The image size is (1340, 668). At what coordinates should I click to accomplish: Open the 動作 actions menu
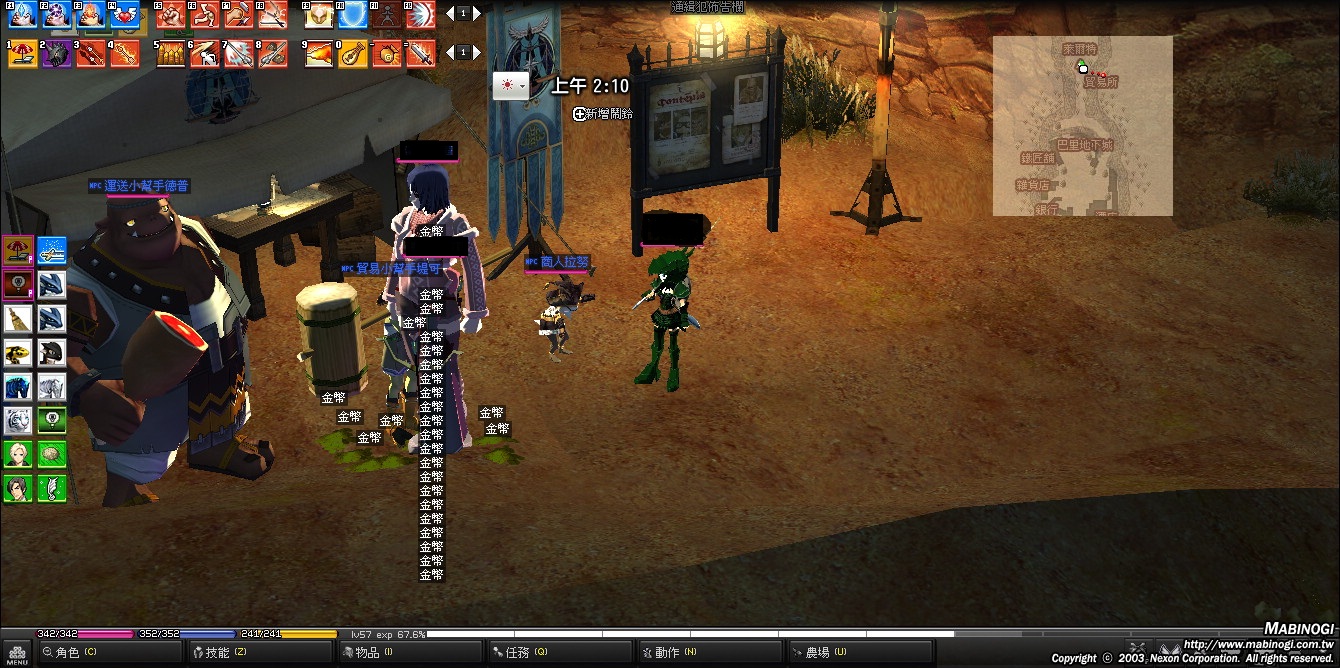click(x=667, y=653)
